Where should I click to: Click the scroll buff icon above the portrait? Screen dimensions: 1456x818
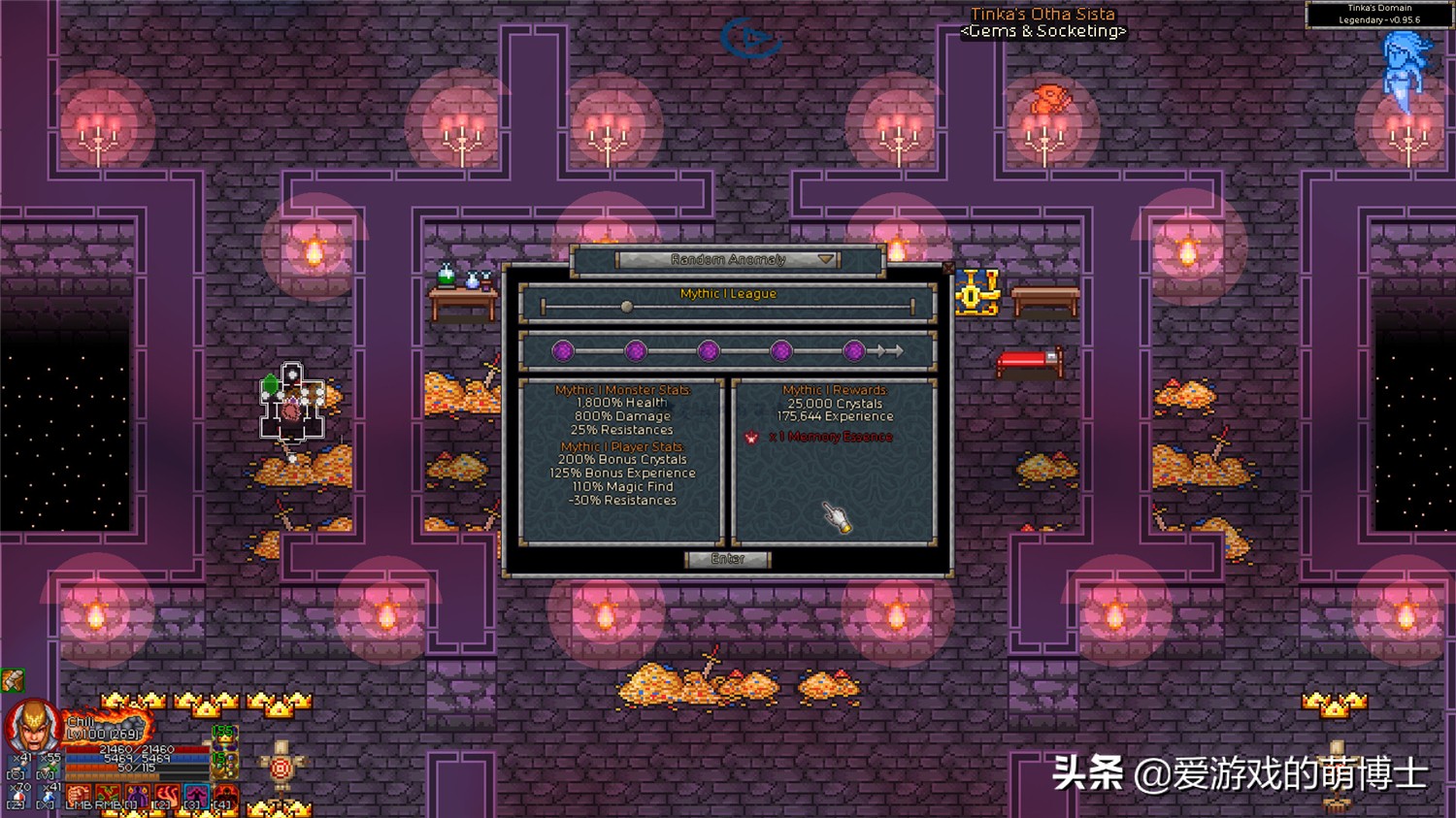tap(12, 679)
